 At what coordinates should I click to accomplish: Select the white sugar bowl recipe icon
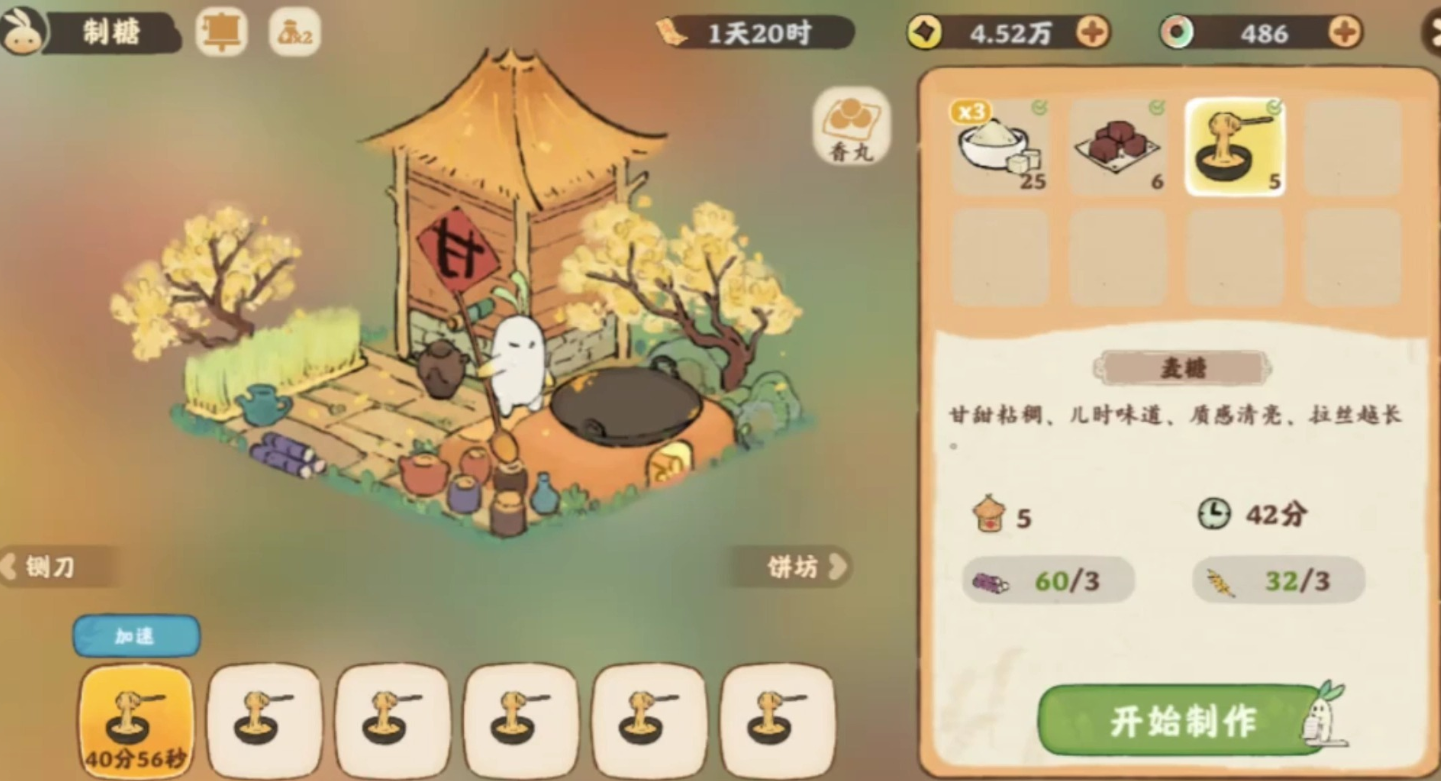[x=1000, y=145]
